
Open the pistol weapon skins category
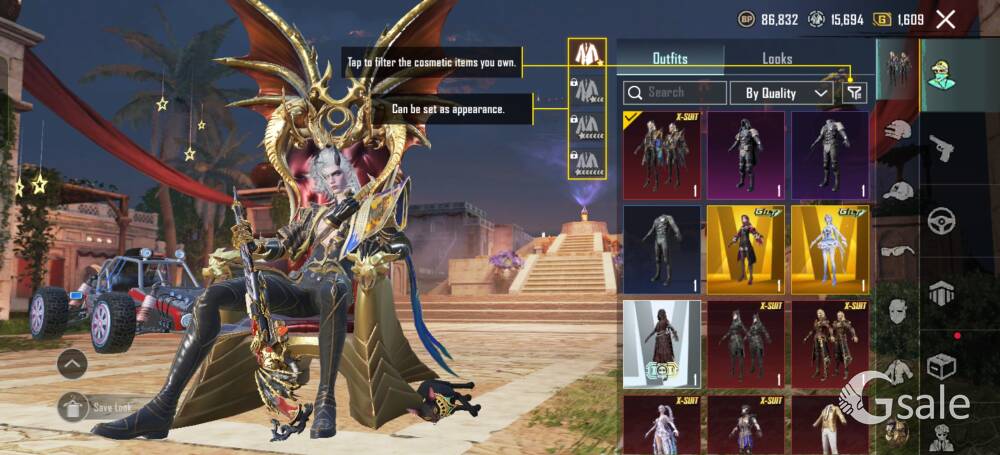tap(941, 149)
